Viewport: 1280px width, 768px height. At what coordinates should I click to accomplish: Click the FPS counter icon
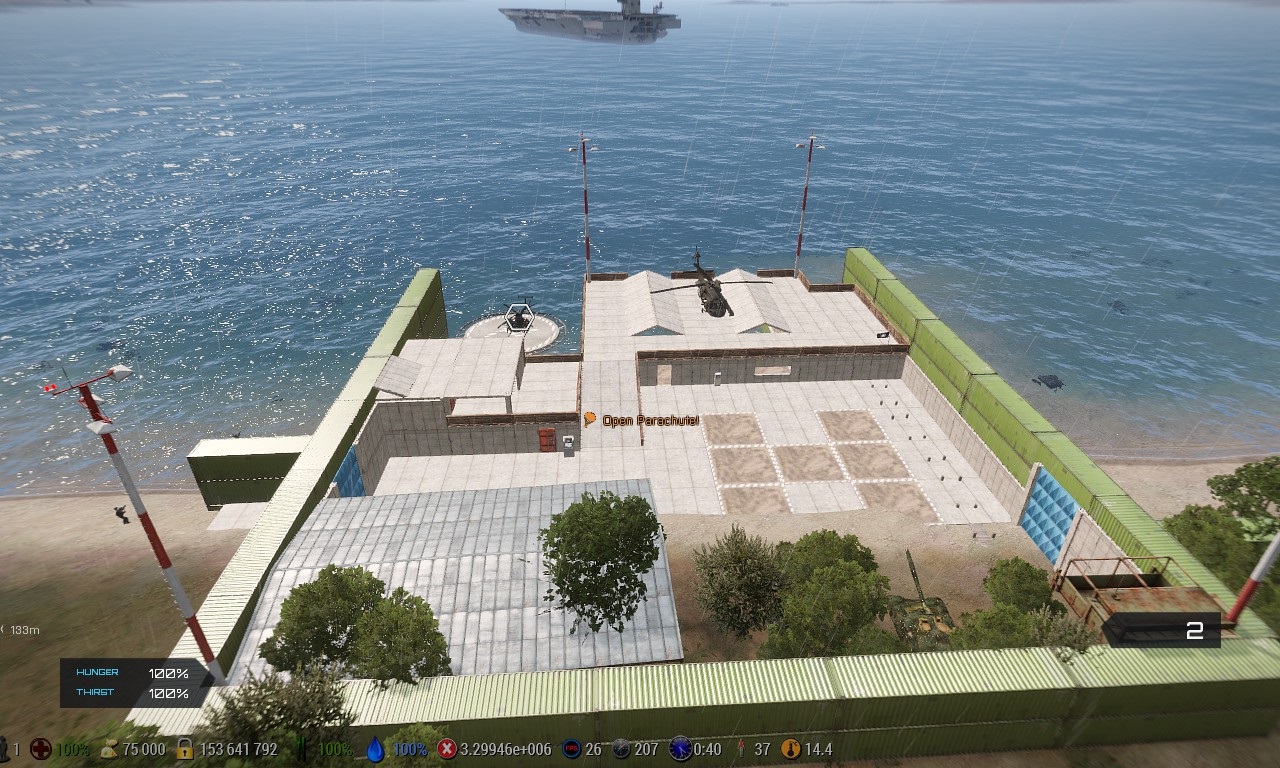coord(571,749)
